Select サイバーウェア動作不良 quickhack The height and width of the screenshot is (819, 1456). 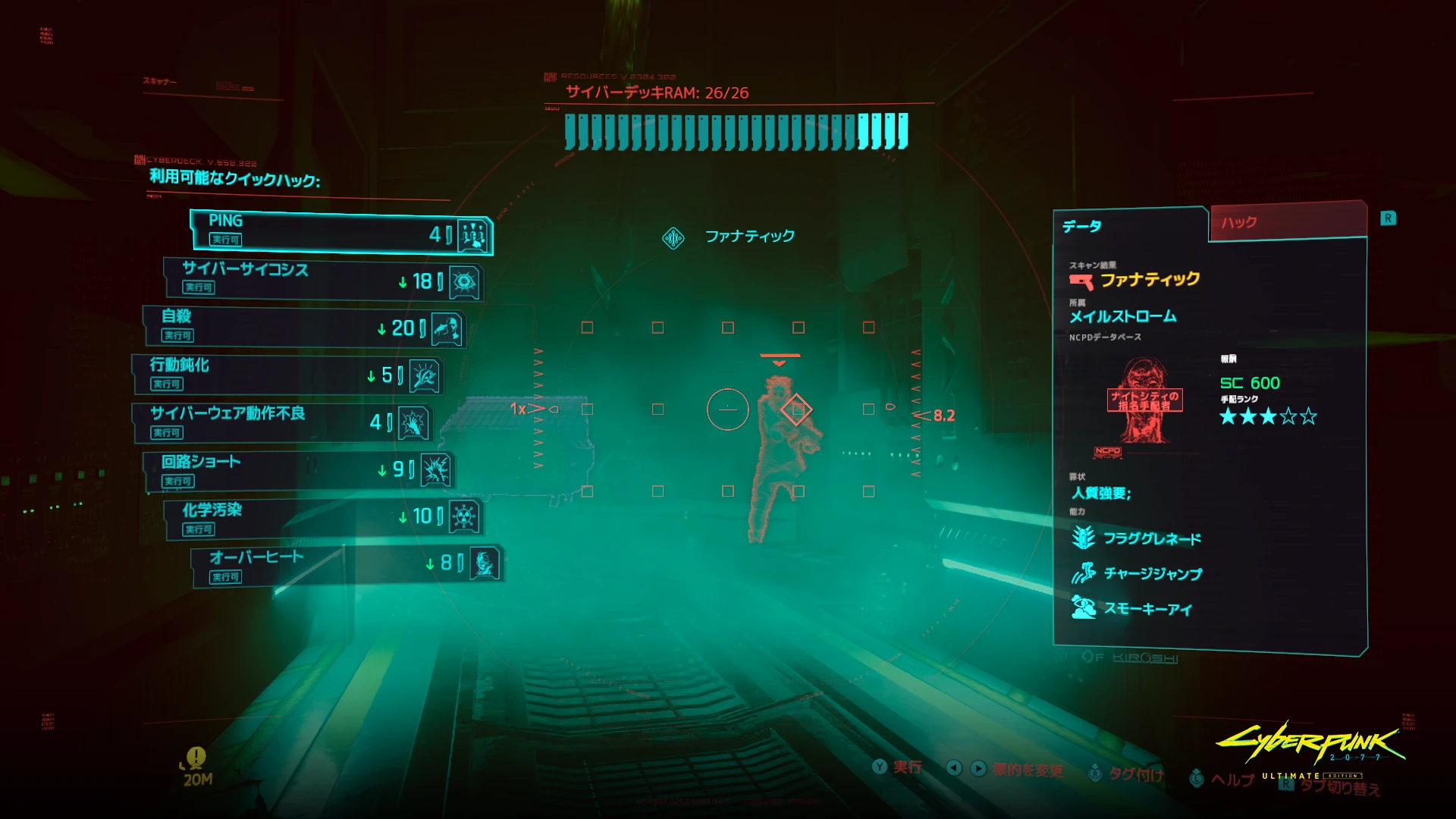[x=282, y=422]
